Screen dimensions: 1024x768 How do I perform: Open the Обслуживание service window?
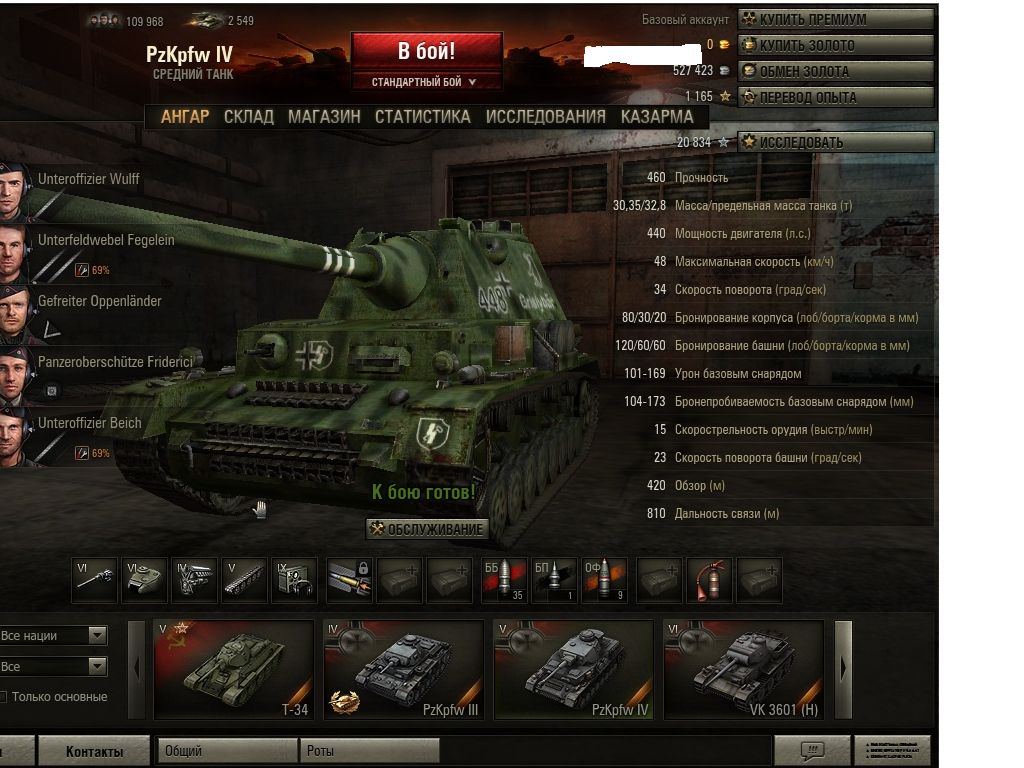427,529
